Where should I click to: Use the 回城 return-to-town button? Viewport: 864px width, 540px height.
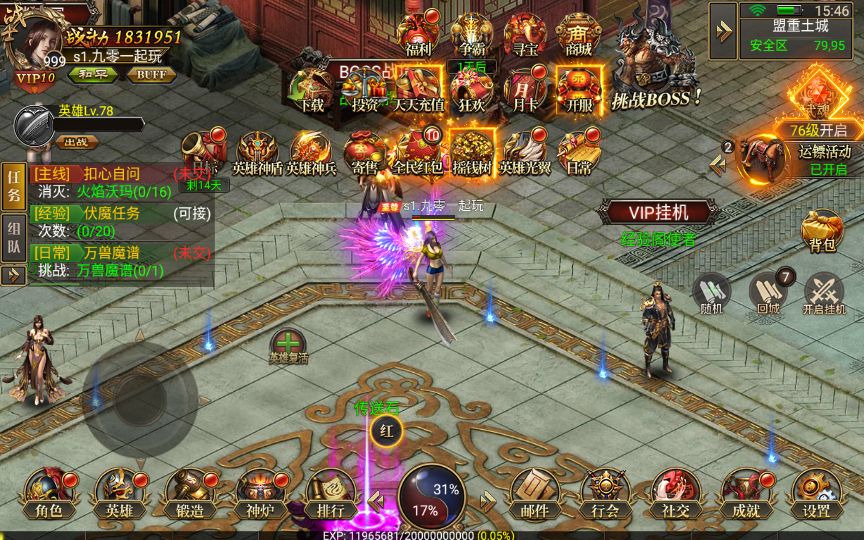click(768, 293)
